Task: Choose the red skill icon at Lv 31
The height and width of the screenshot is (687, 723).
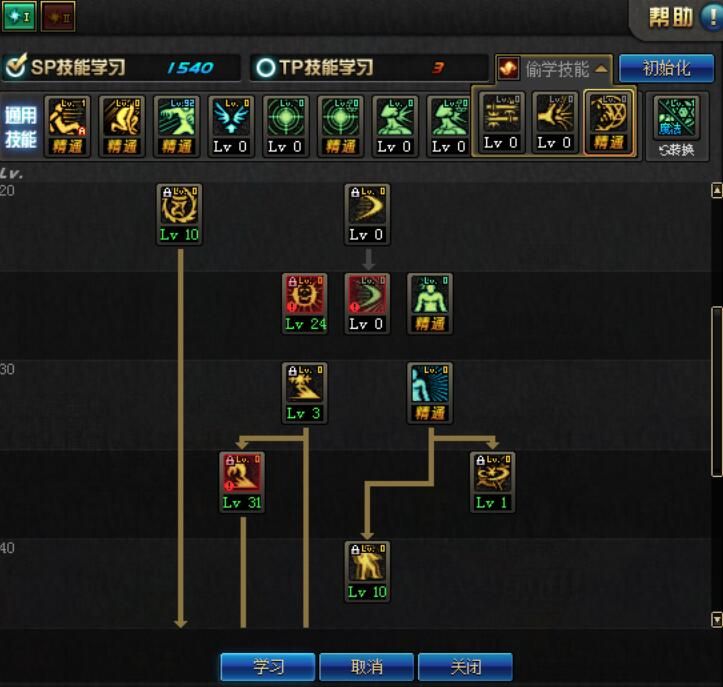Action: click(241, 474)
